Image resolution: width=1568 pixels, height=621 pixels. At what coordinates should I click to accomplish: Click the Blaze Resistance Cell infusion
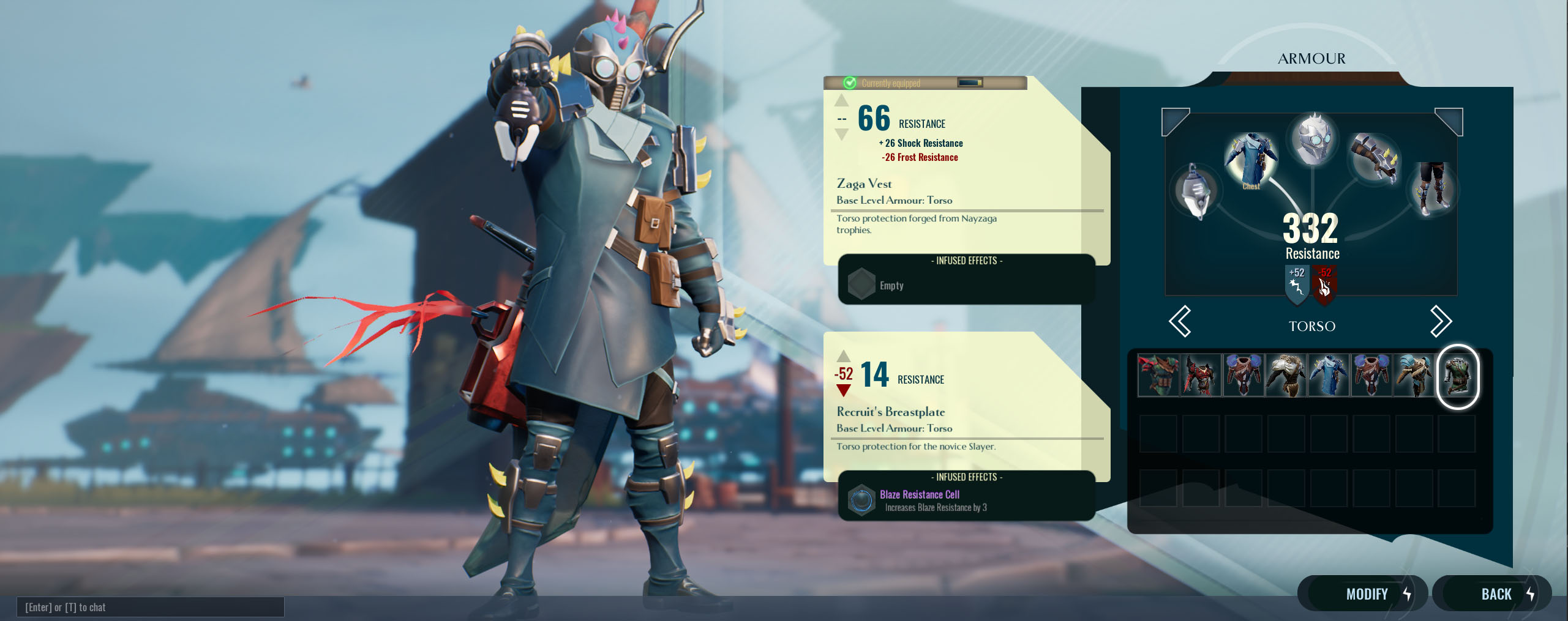click(918, 500)
